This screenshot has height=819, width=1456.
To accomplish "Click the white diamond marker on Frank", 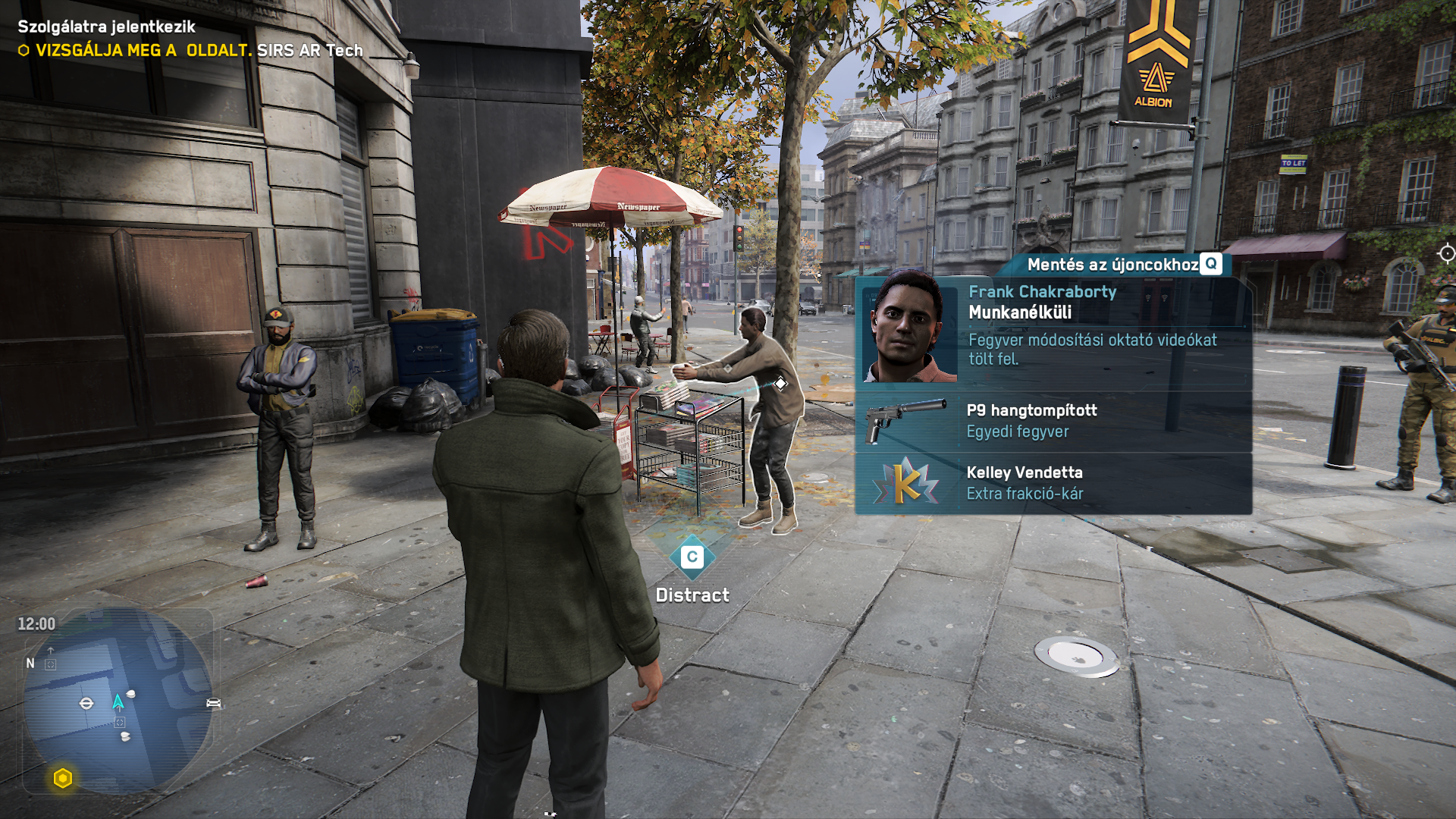I will point(780,384).
